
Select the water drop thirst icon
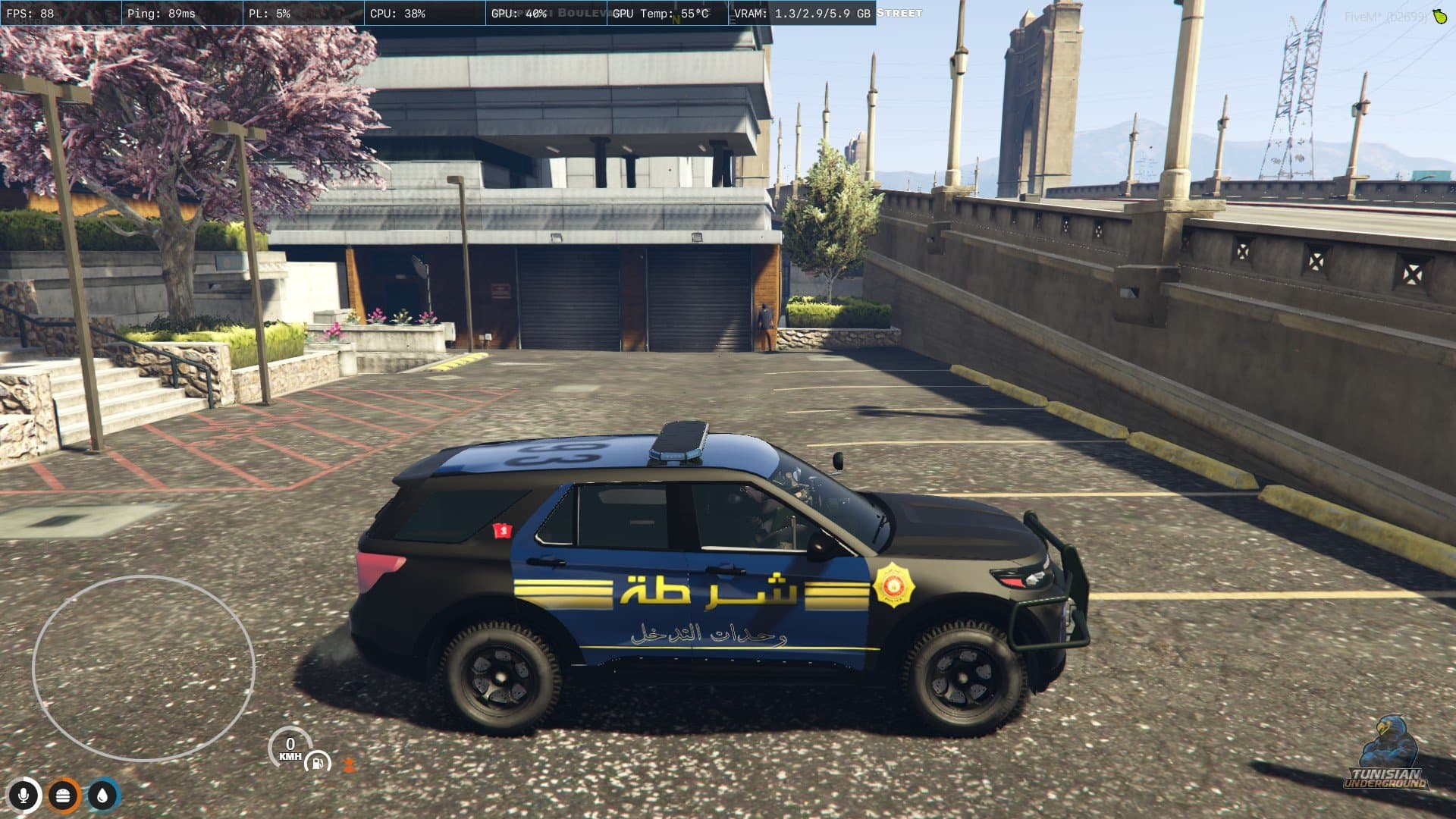(x=103, y=795)
